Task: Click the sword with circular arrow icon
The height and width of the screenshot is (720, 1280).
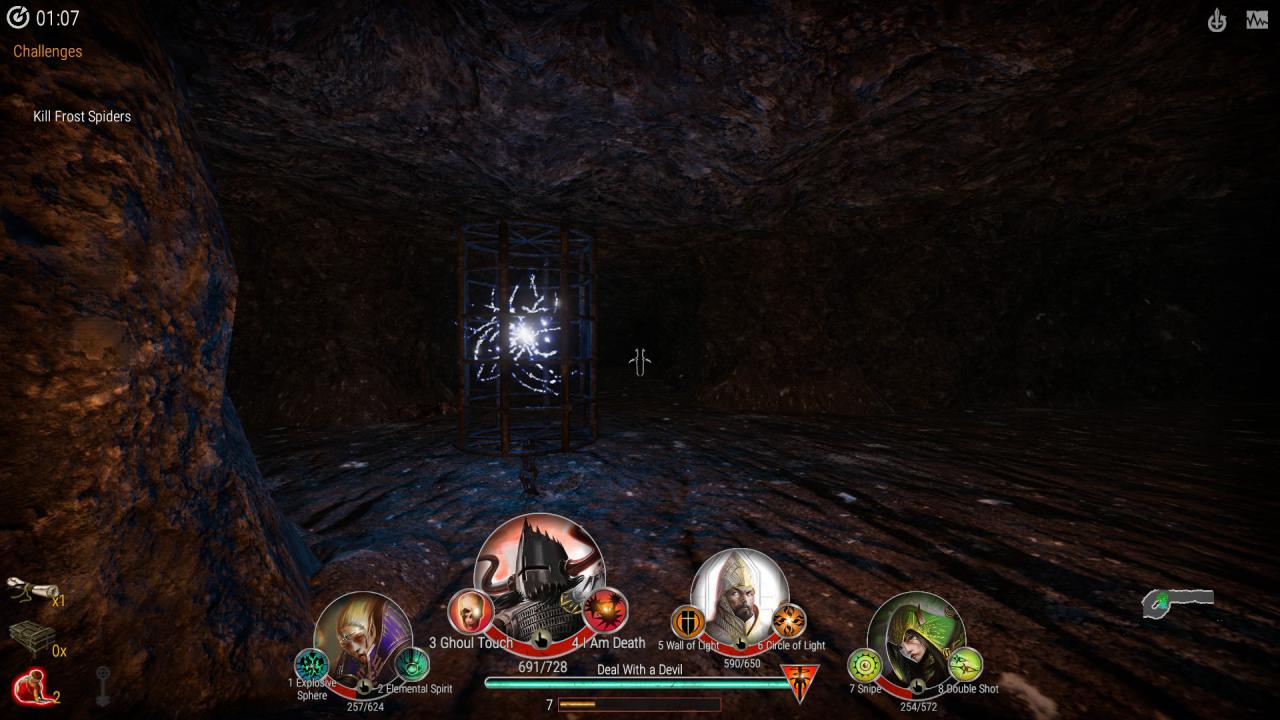Action: click(x=1216, y=20)
